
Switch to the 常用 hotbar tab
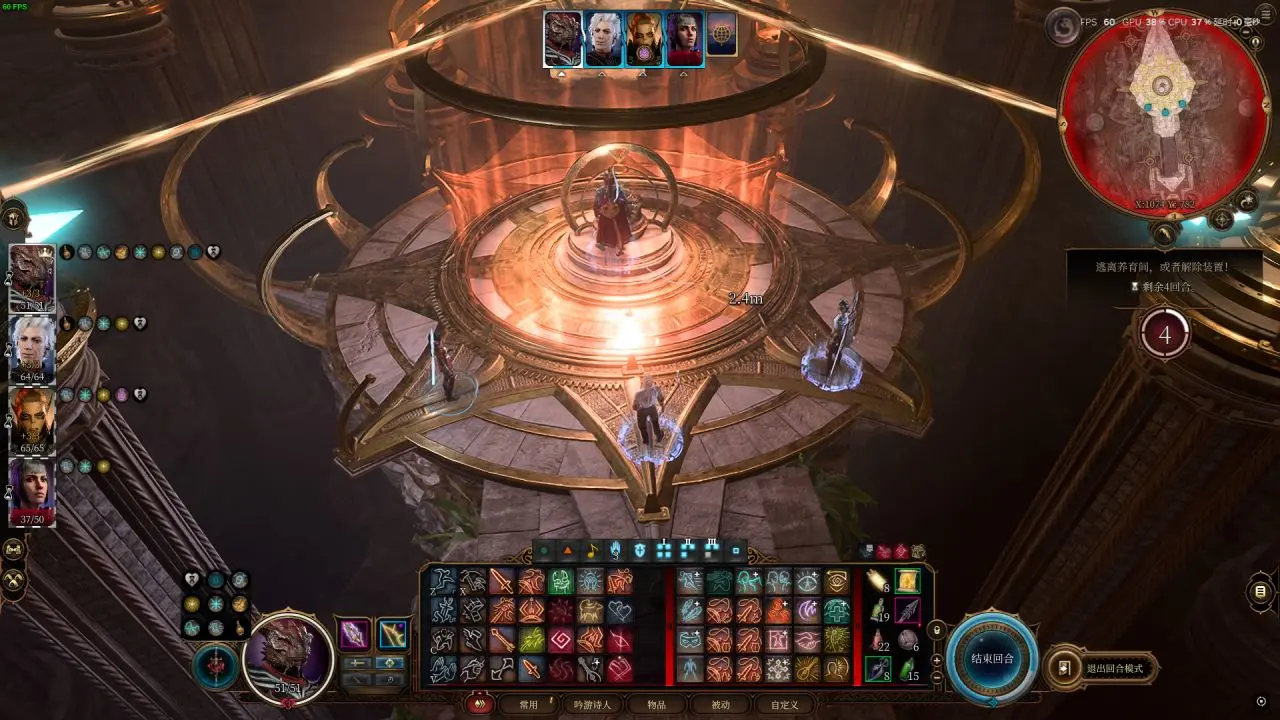point(528,704)
